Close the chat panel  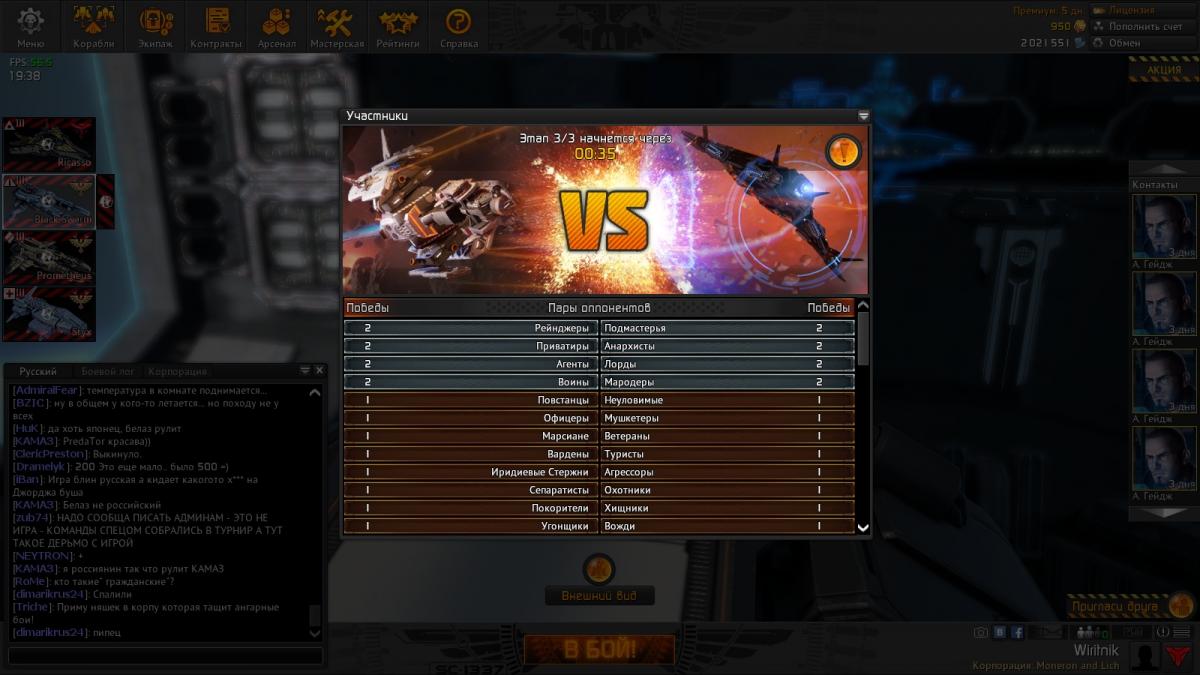[x=320, y=370]
